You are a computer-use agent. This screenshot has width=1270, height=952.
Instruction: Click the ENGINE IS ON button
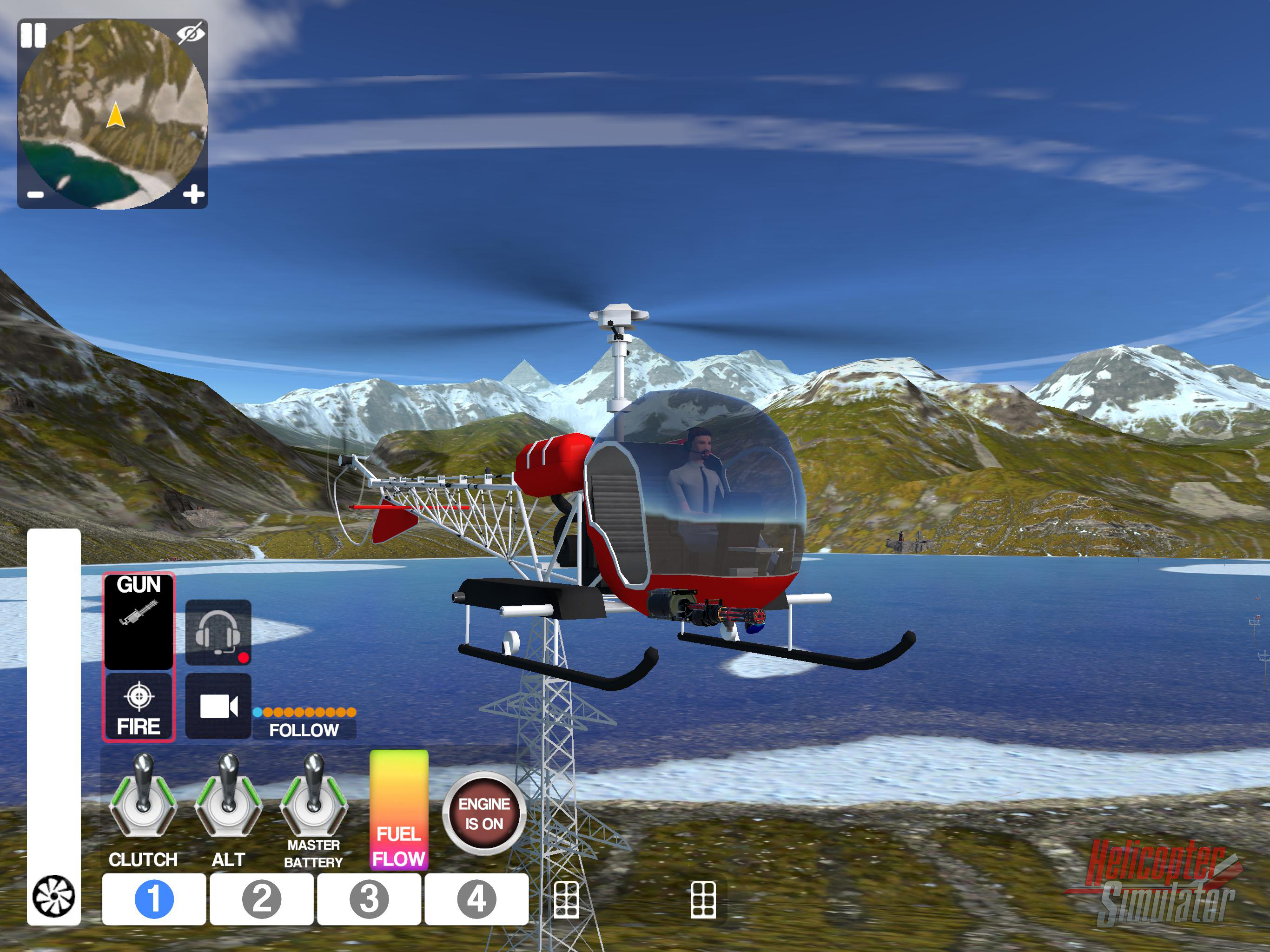click(x=484, y=813)
